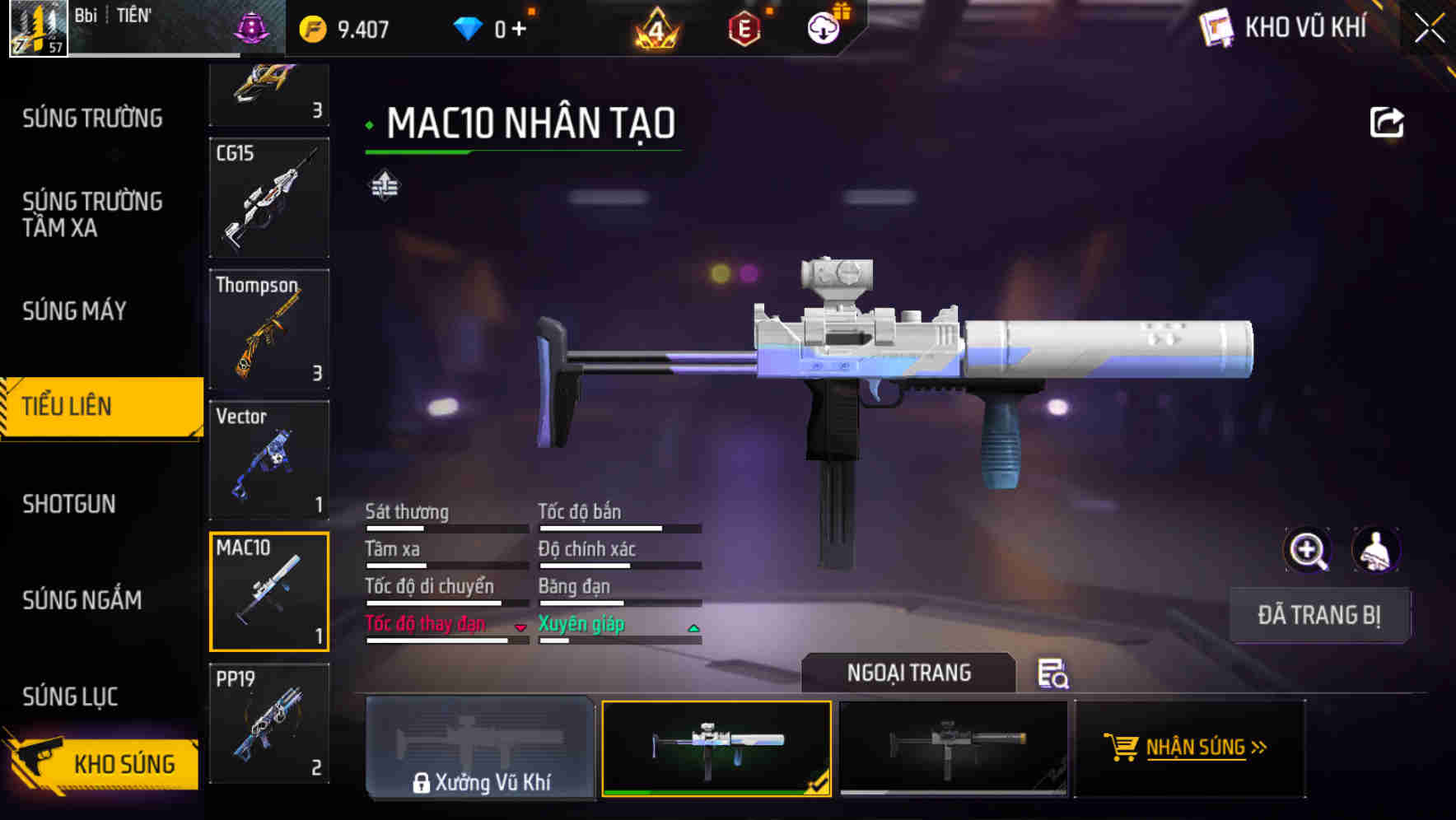Choose the Thompson weapon tile

click(269, 329)
